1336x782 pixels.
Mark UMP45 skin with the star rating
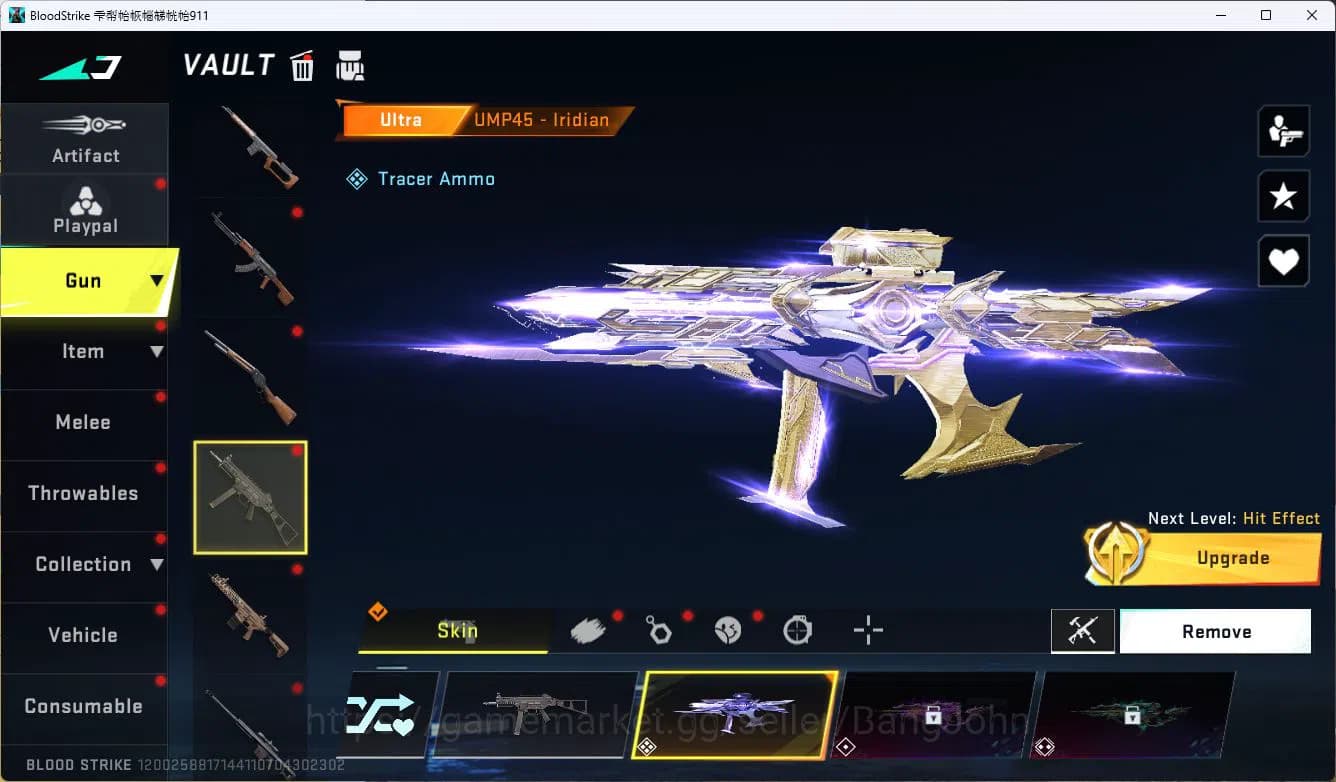pos(1283,196)
